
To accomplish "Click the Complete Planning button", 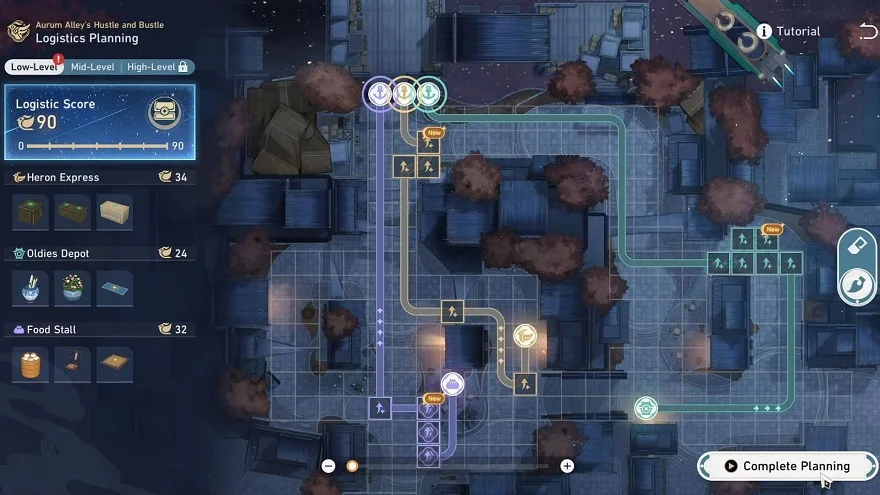I will pyautogui.click(x=787, y=466).
